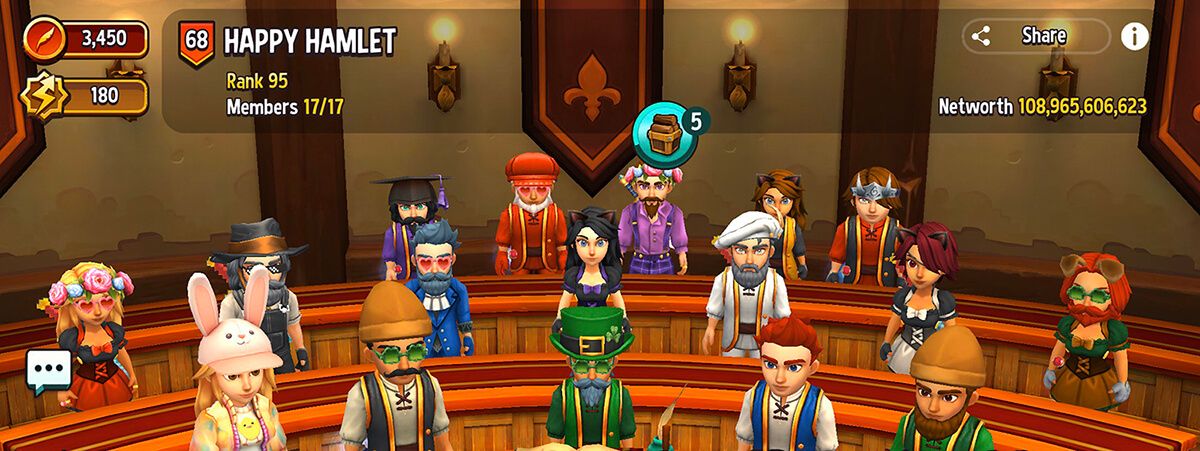Viewport: 1200px width, 451px height.
Task: Click the Share button
Action: 1035,36
